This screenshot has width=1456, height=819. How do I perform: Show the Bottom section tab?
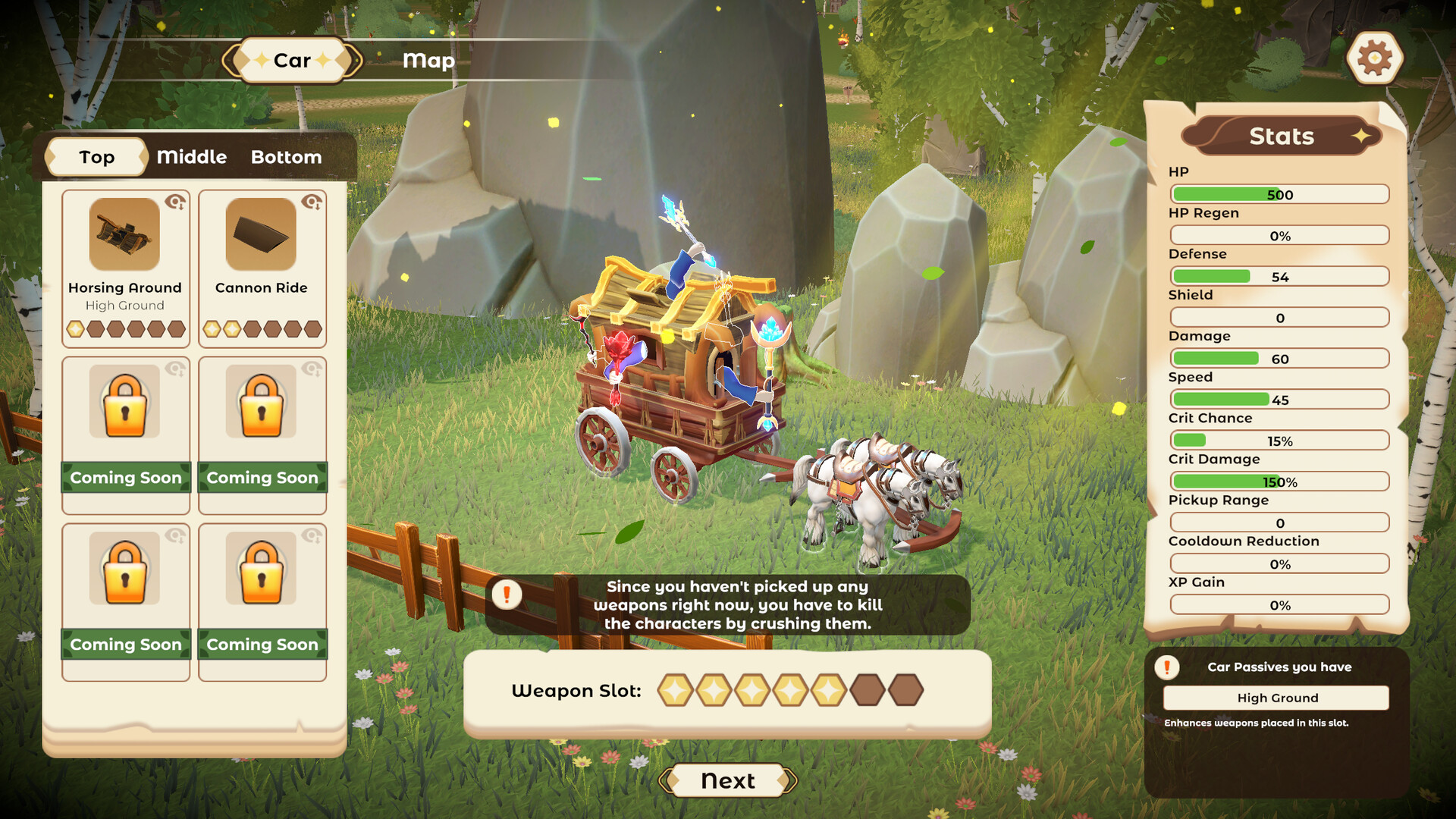(x=286, y=157)
